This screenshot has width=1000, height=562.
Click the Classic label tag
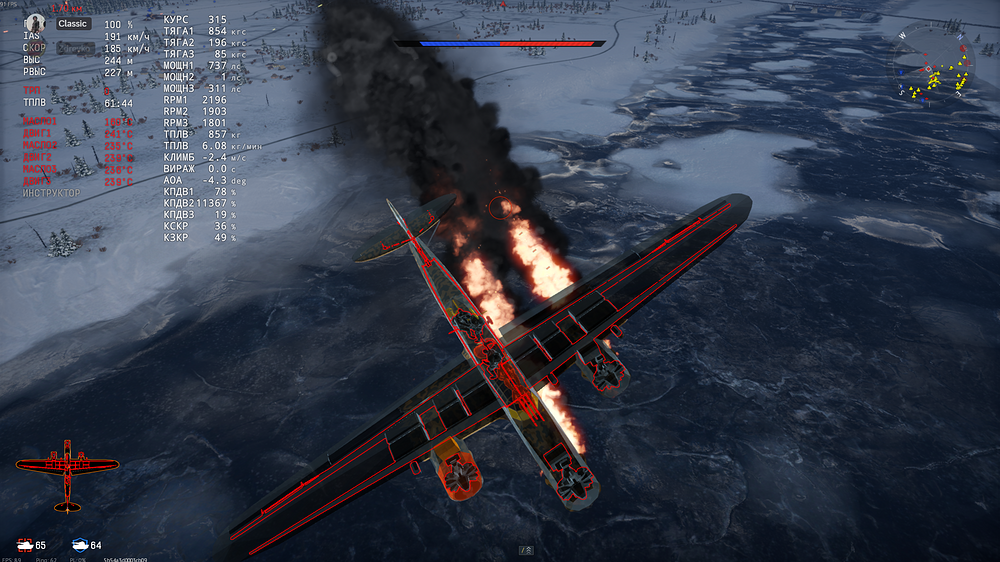tap(72, 23)
